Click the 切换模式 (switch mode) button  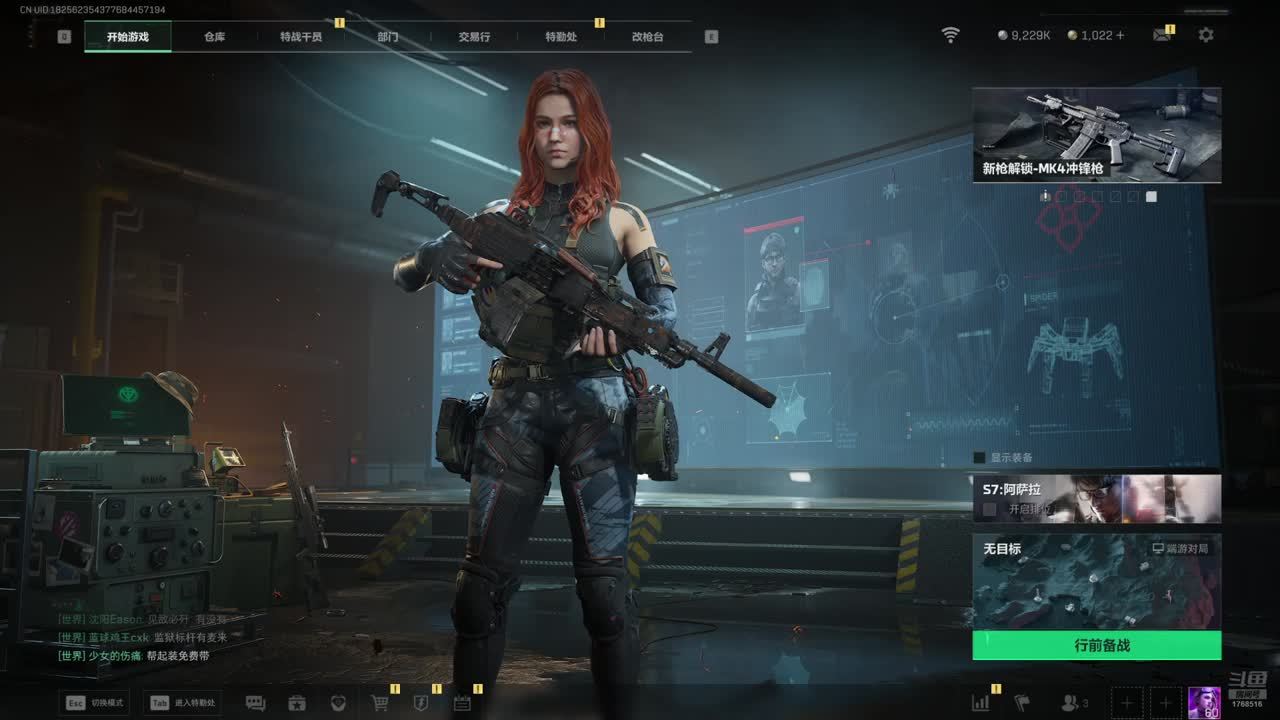tap(96, 703)
